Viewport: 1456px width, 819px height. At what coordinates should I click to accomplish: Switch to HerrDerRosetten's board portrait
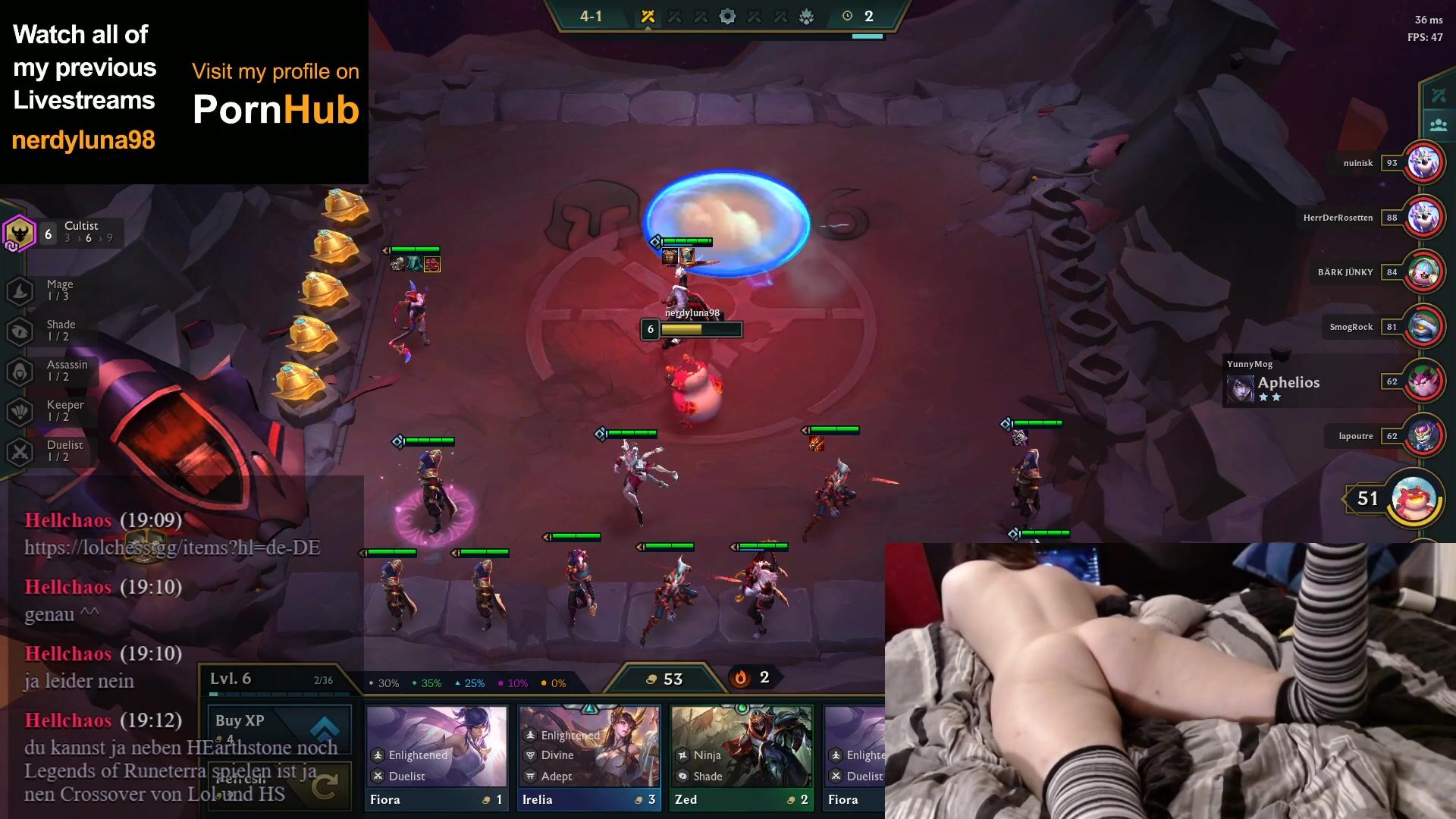[1423, 218]
